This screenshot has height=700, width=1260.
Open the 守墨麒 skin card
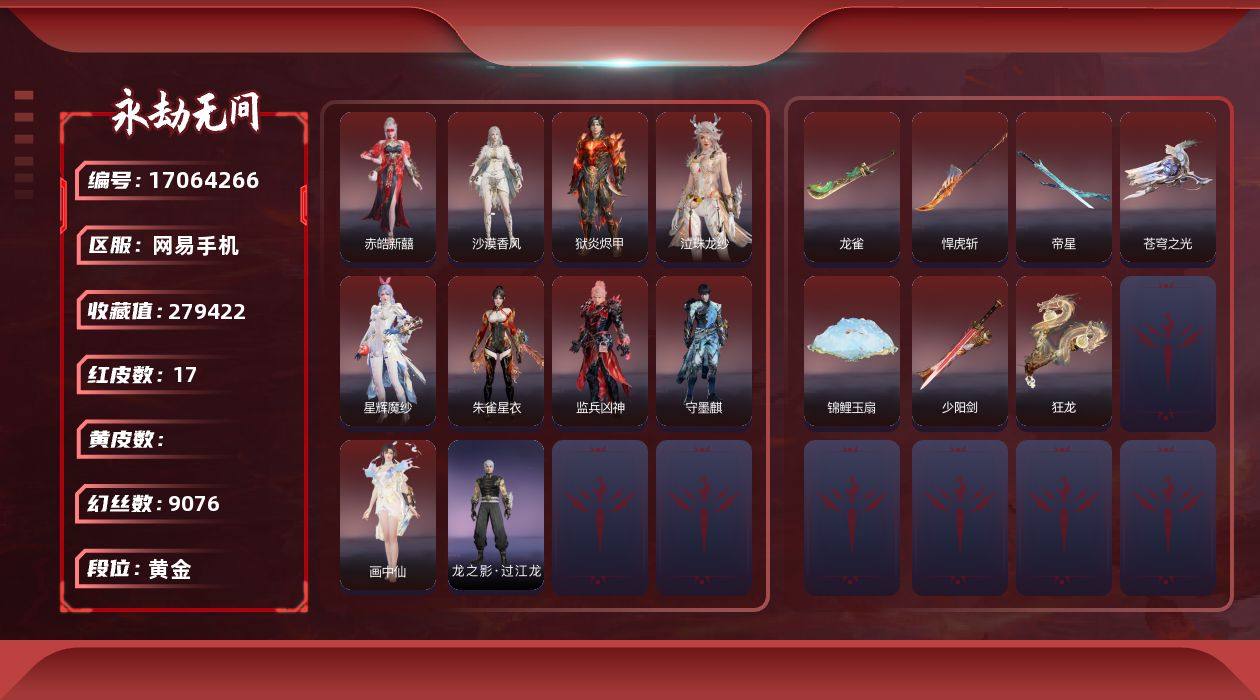704,351
